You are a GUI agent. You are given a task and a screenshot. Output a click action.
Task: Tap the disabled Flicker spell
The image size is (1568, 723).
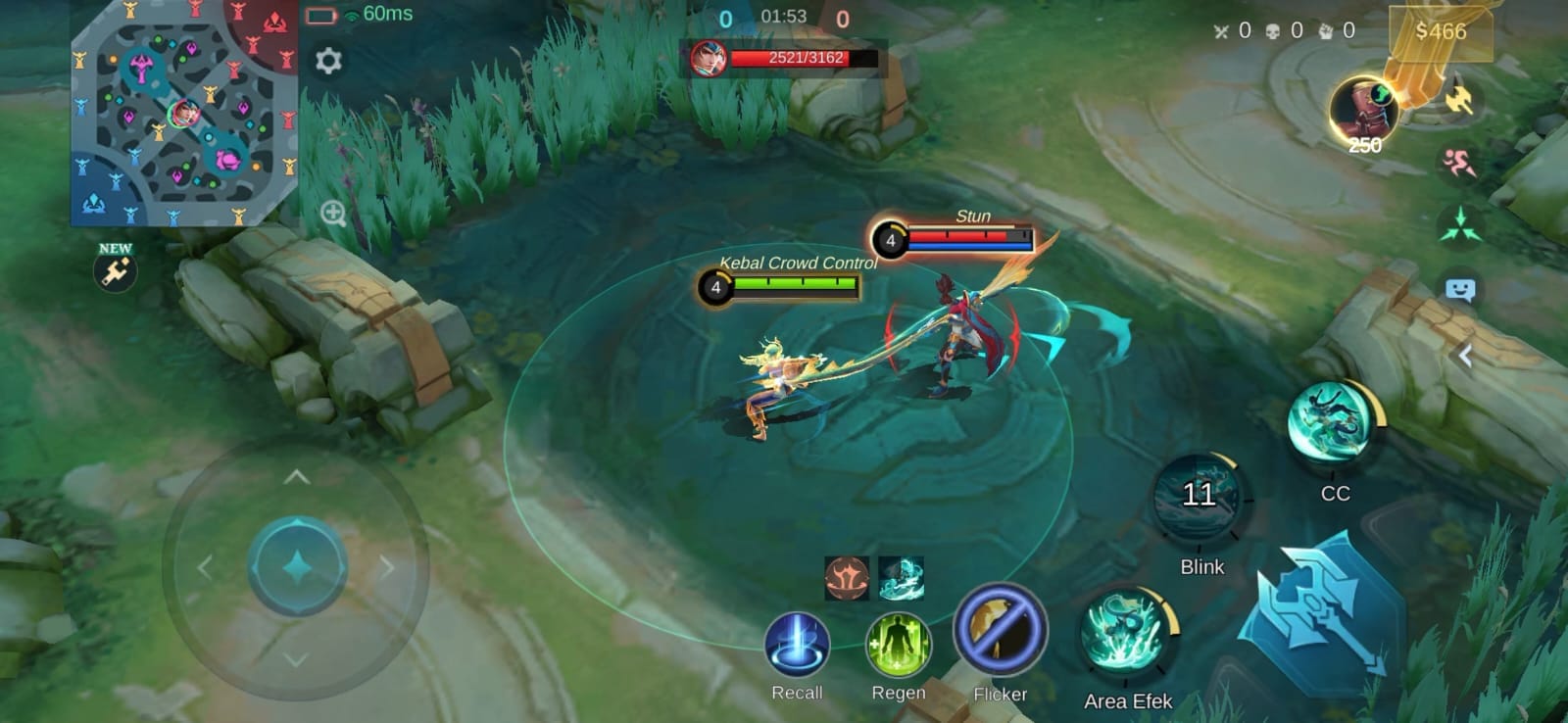coord(1000,632)
